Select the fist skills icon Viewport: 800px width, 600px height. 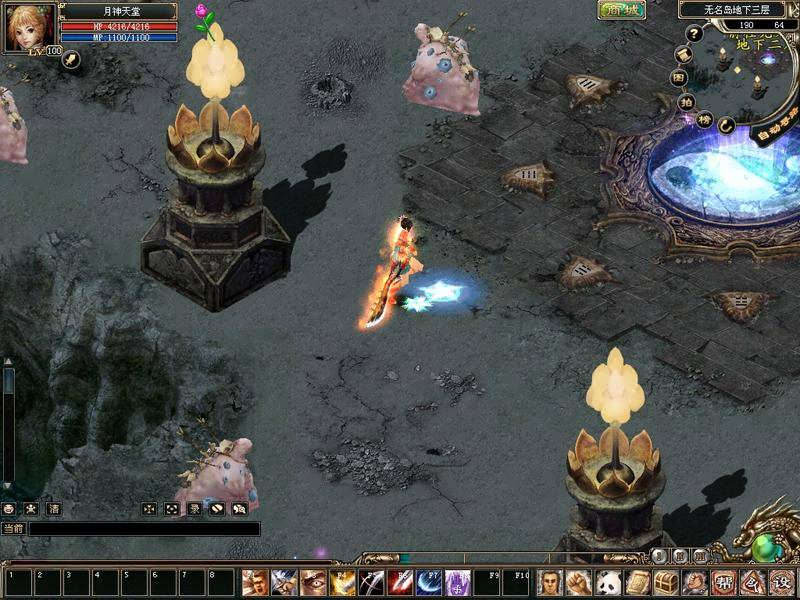click(x=579, y=582)
